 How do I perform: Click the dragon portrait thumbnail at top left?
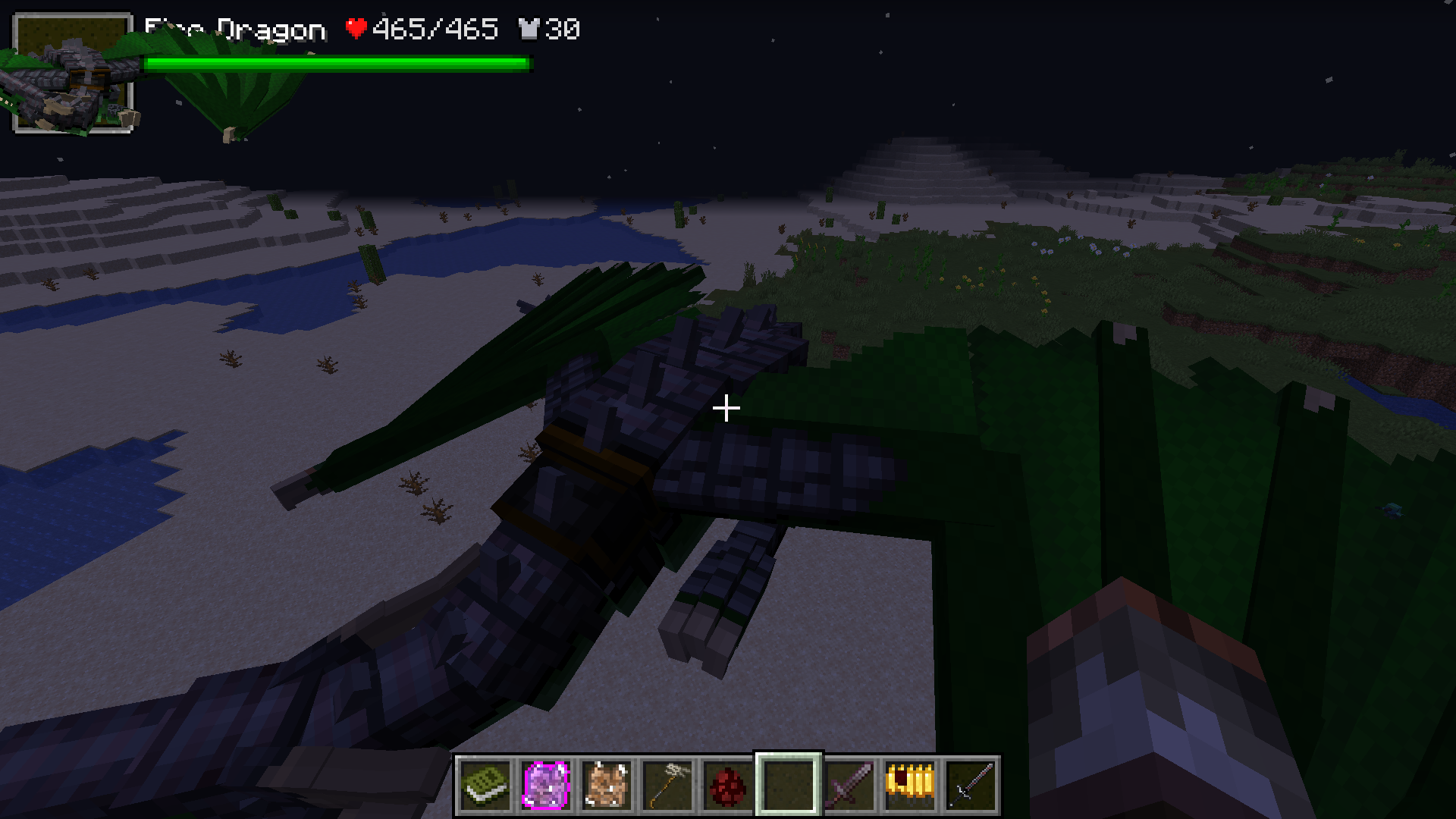point(74,74)
